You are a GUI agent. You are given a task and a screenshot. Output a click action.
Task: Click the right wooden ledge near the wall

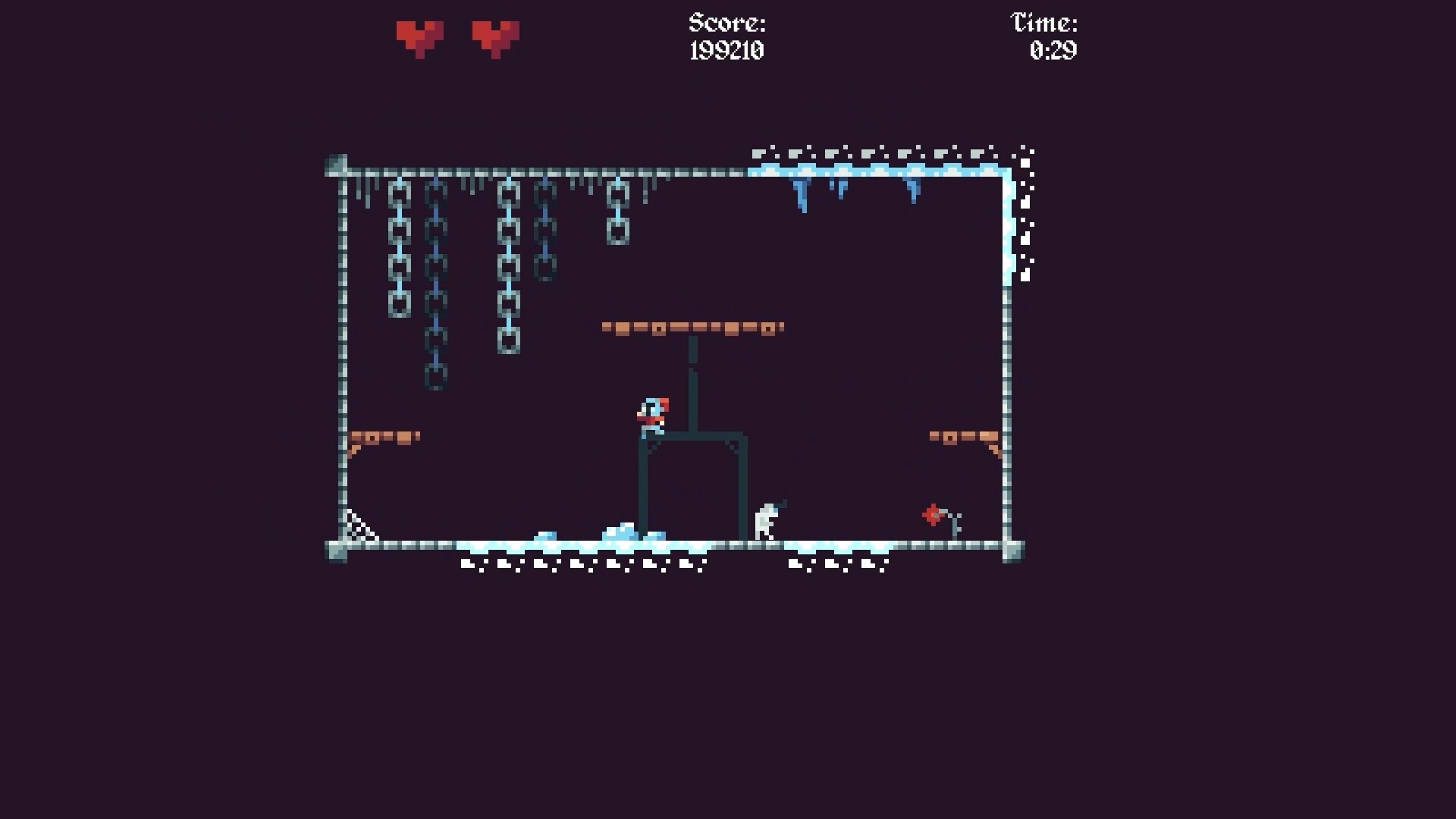[963, 434]
